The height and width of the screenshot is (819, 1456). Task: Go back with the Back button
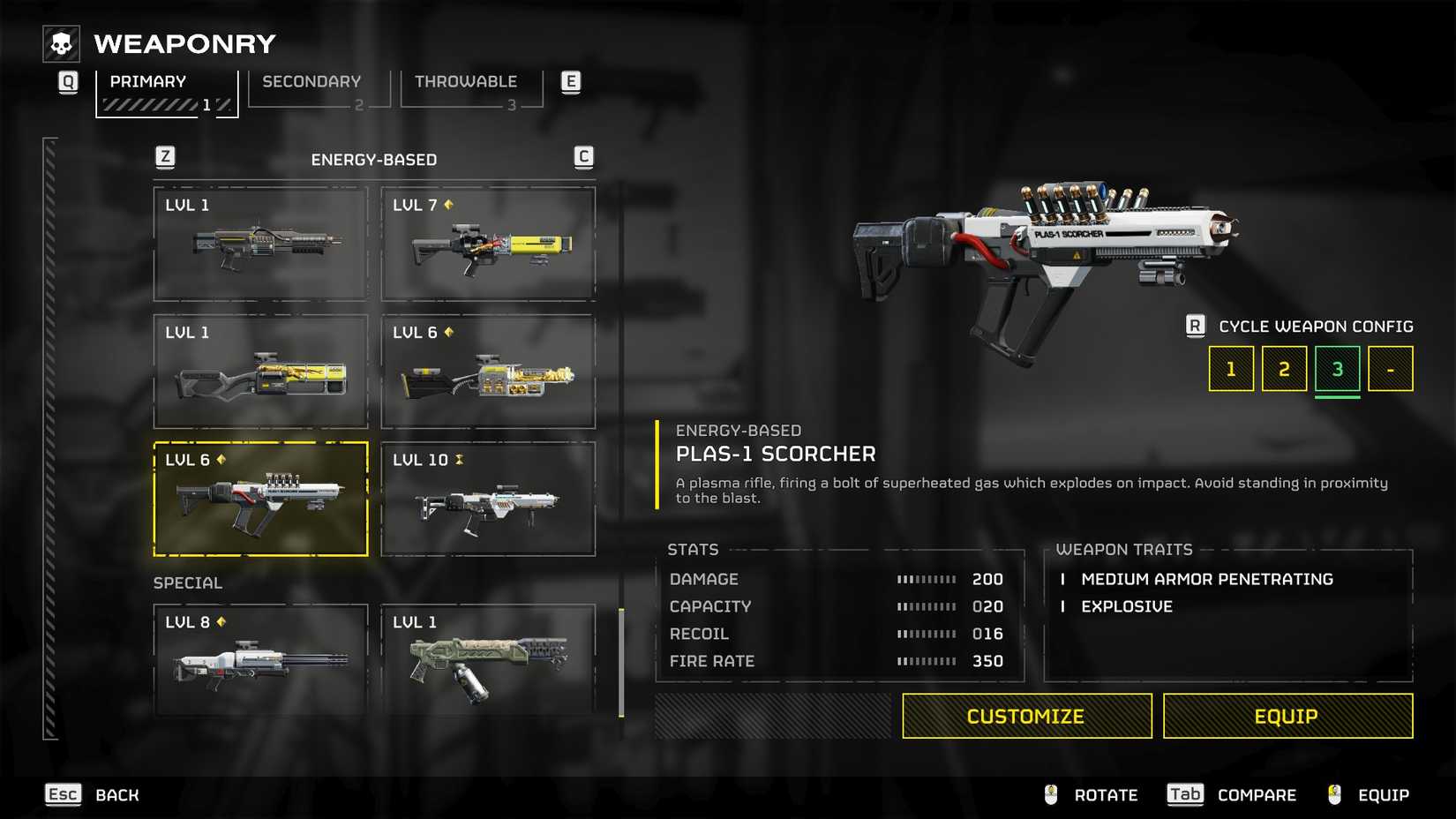[x=93, y=795]
